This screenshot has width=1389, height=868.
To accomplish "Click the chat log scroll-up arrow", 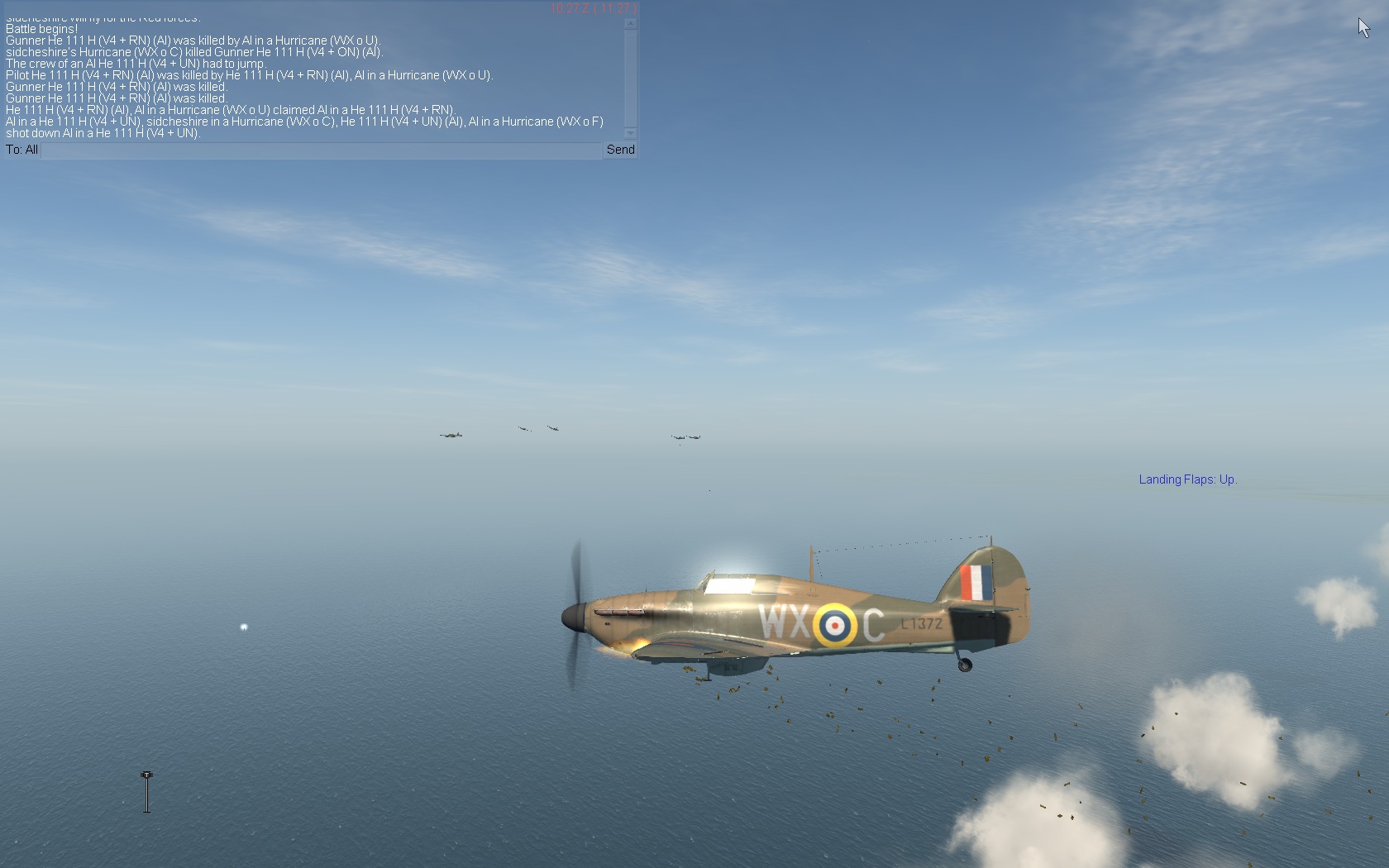I will coord(631,24).
